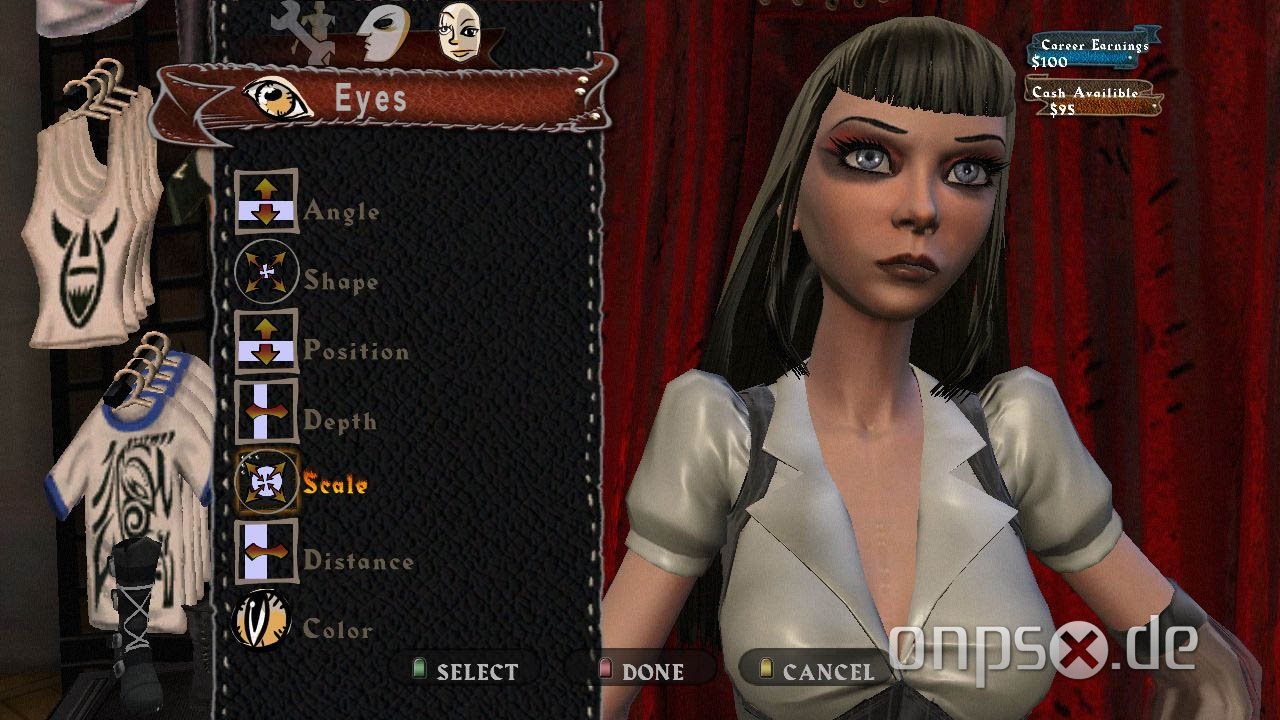Click the Distance adjustment icon

pos(268,553)
